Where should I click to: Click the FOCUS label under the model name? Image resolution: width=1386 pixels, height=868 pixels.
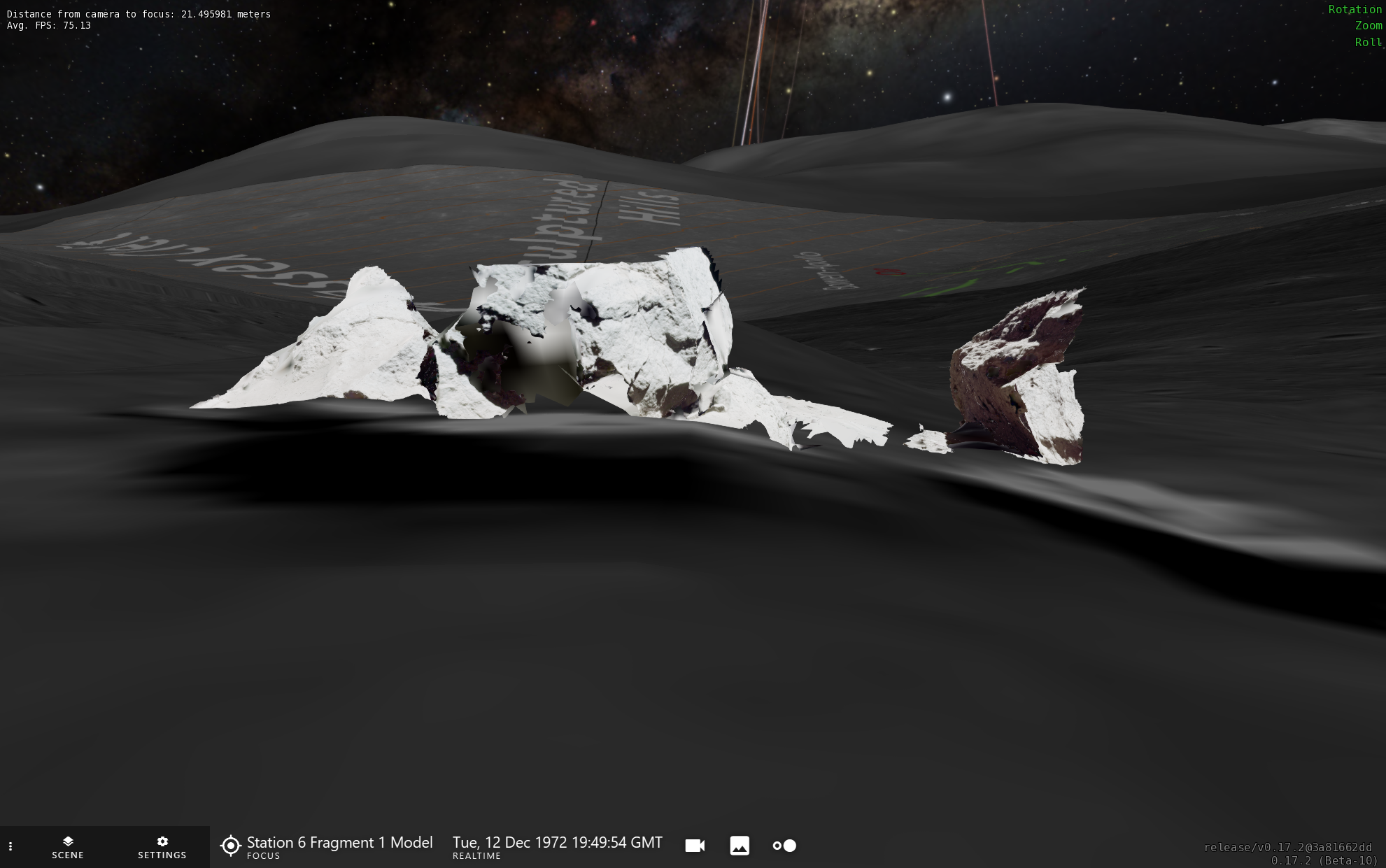click(x=263, y=856)
